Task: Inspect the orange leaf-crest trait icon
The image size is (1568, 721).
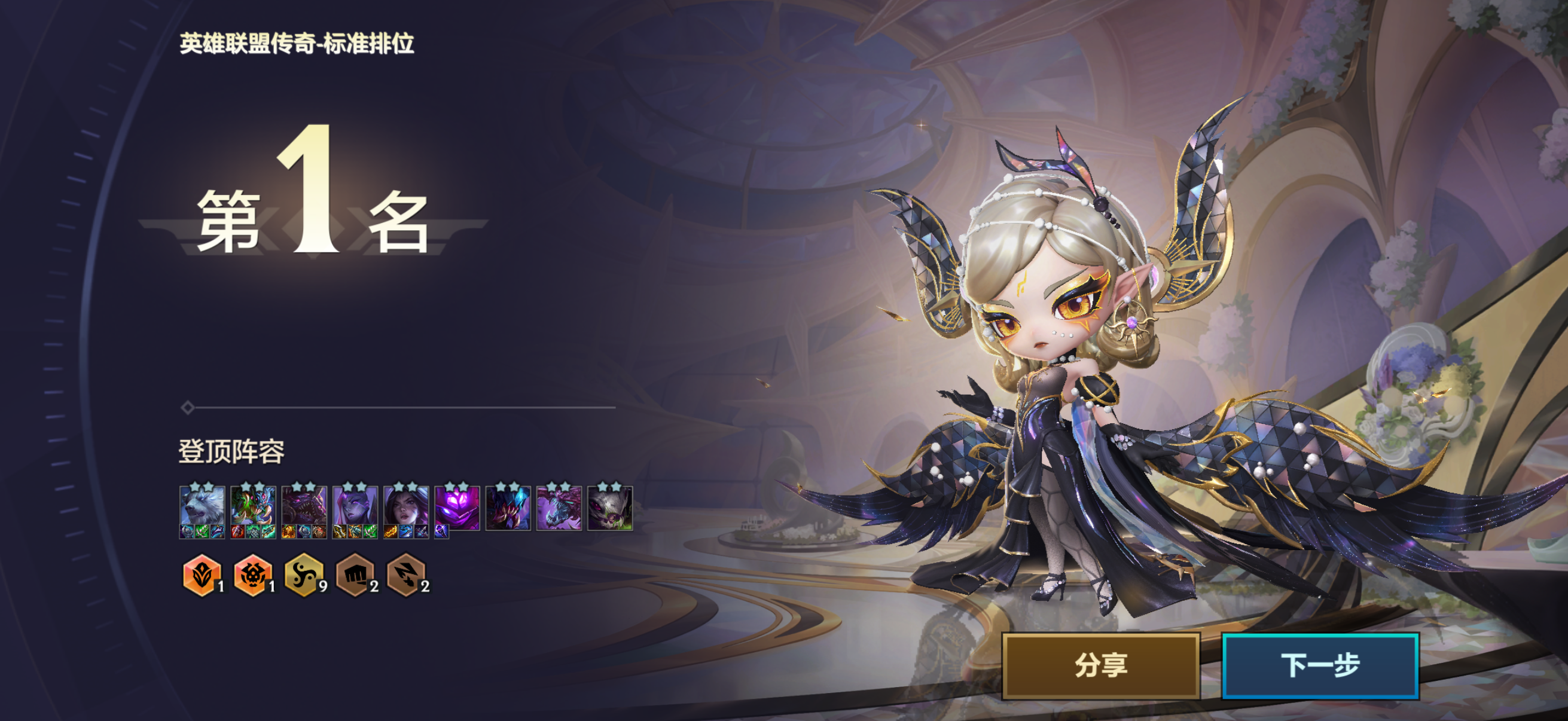Action: click(201, 574)
